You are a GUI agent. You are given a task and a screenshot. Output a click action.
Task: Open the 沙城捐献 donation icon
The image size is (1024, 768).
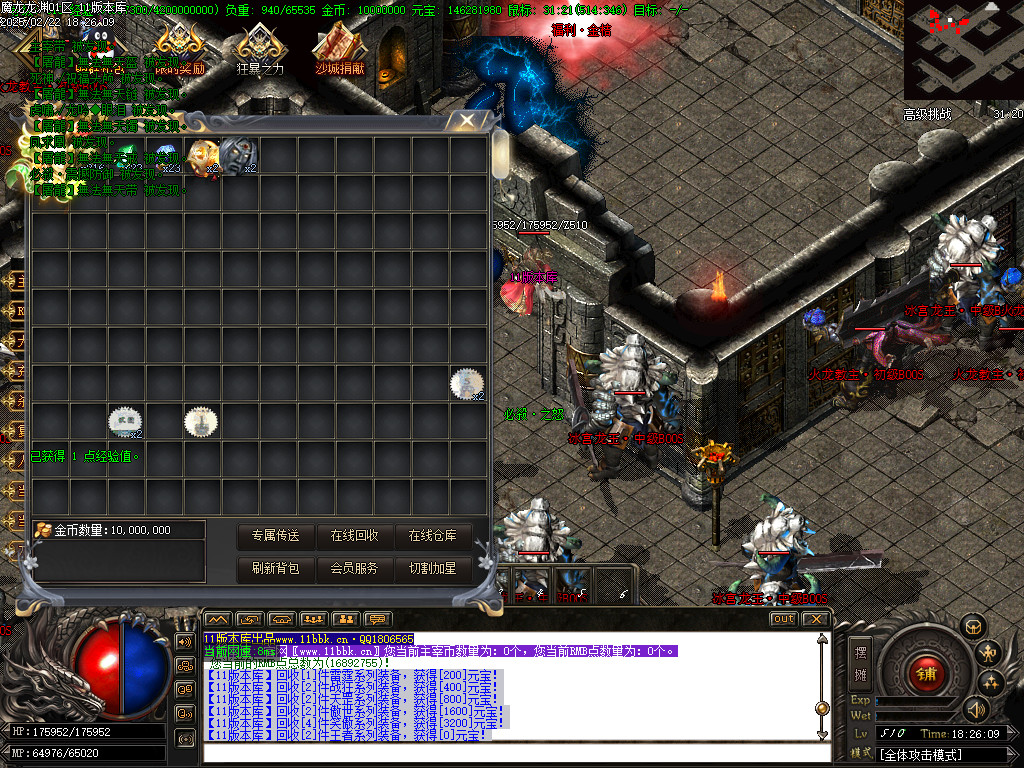(340, 52)
